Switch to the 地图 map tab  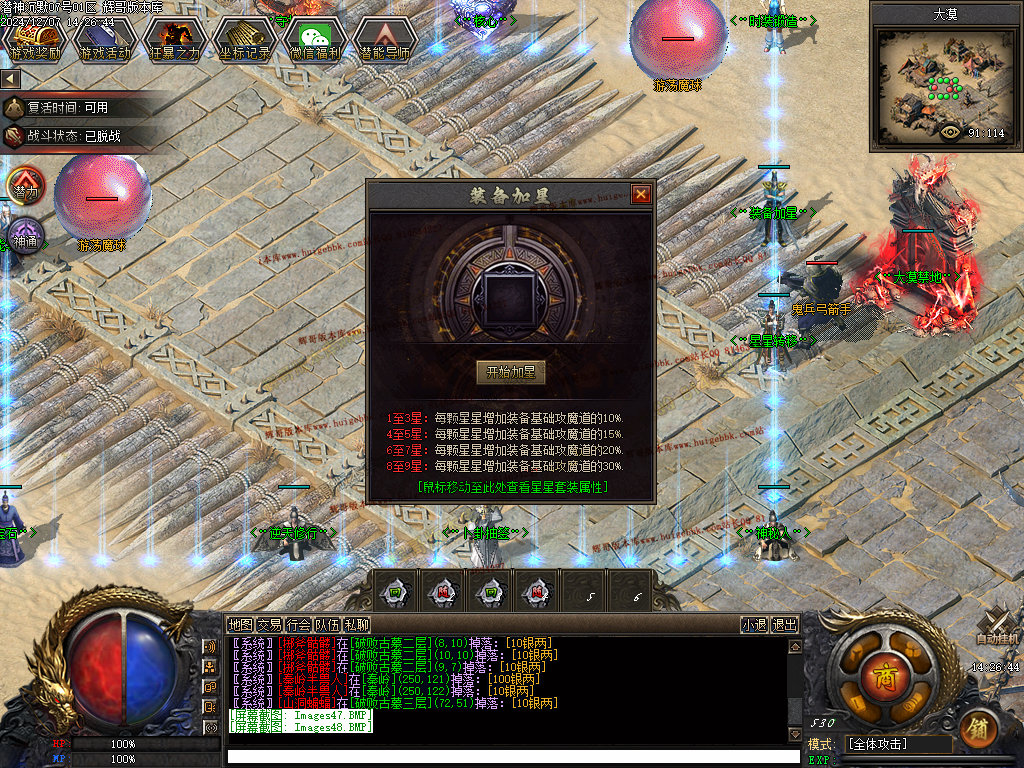(240, 625)
